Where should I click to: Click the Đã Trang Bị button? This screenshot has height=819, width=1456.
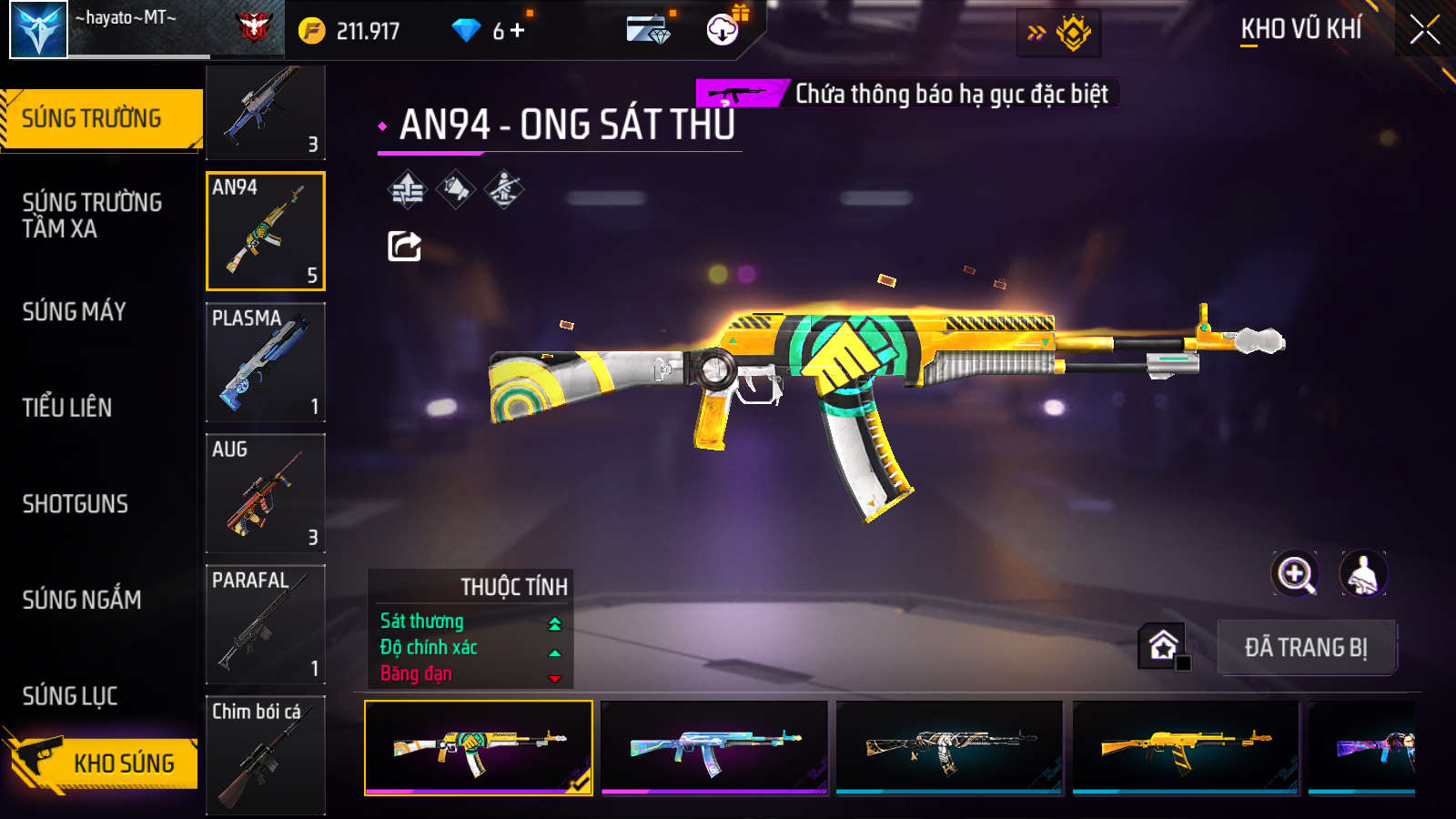click(x=1306, y=648)
